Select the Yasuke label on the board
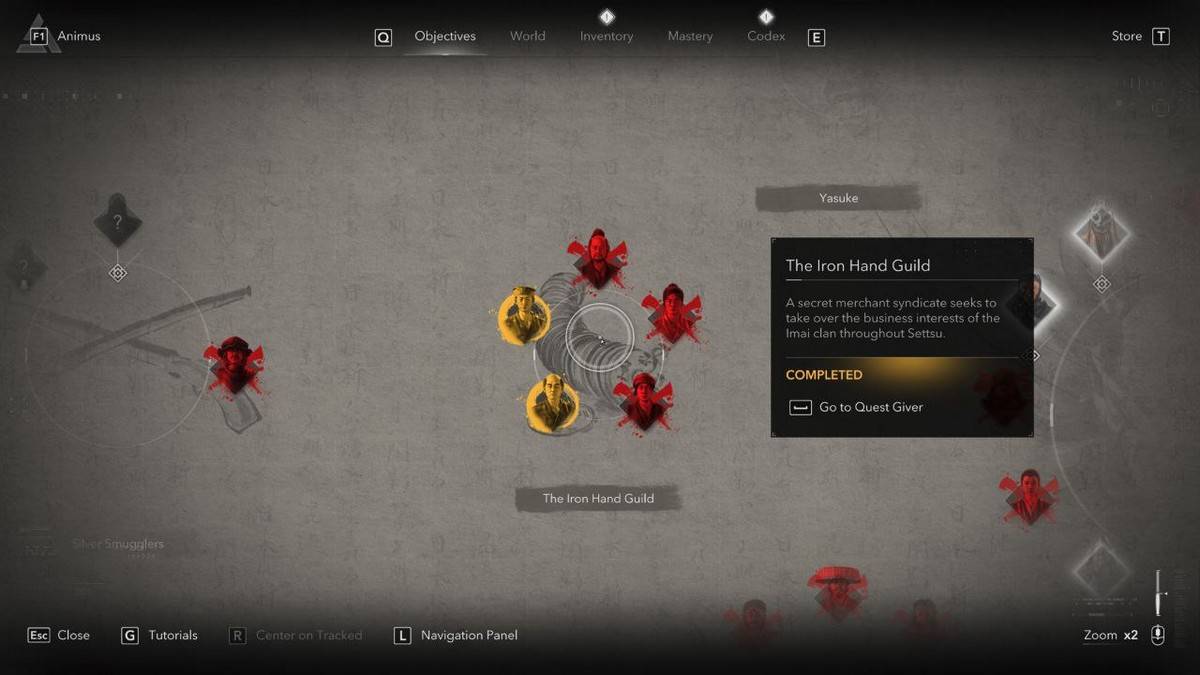Image resolution: width=1200 pixels, height=675 pixels. click(x=838, y=198)
